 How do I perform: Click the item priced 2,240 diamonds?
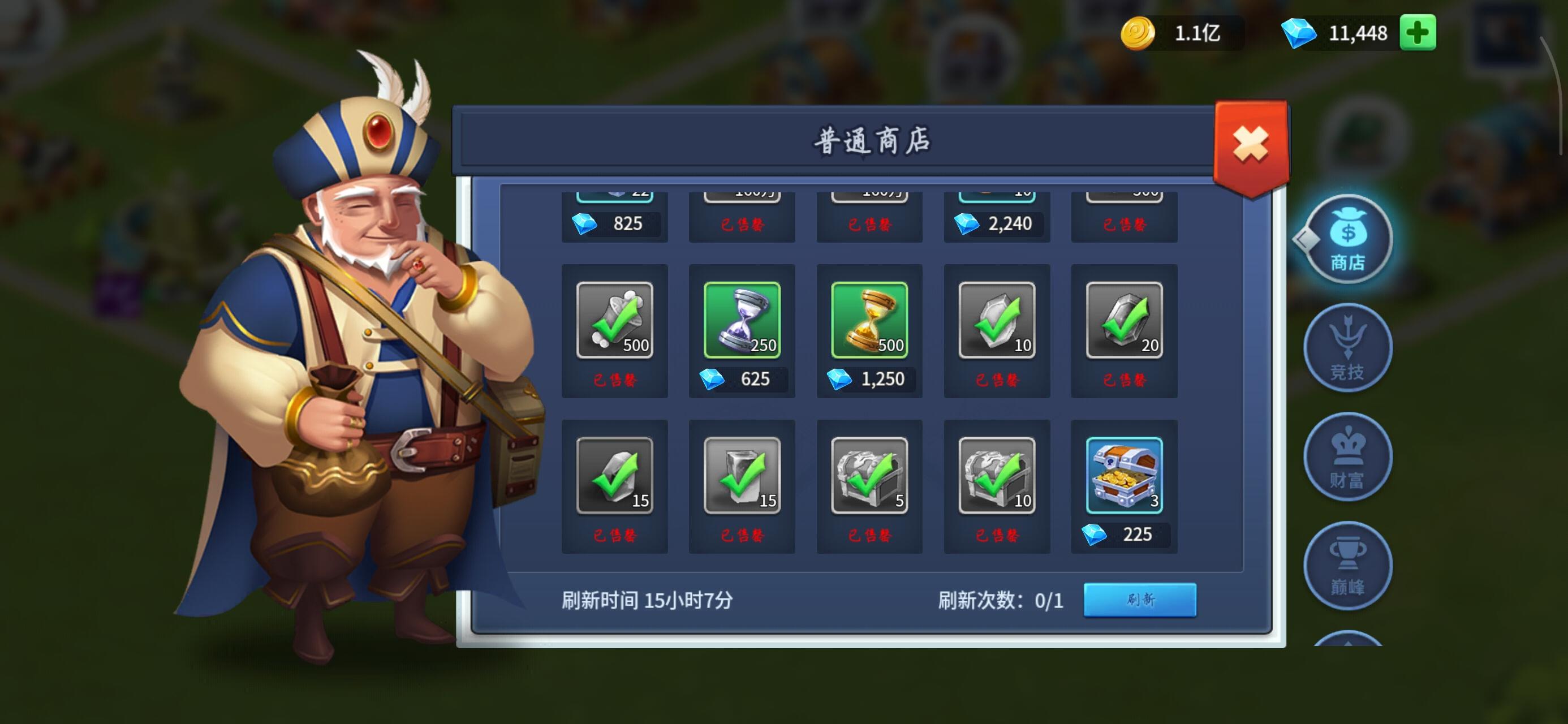click(997, 223)
